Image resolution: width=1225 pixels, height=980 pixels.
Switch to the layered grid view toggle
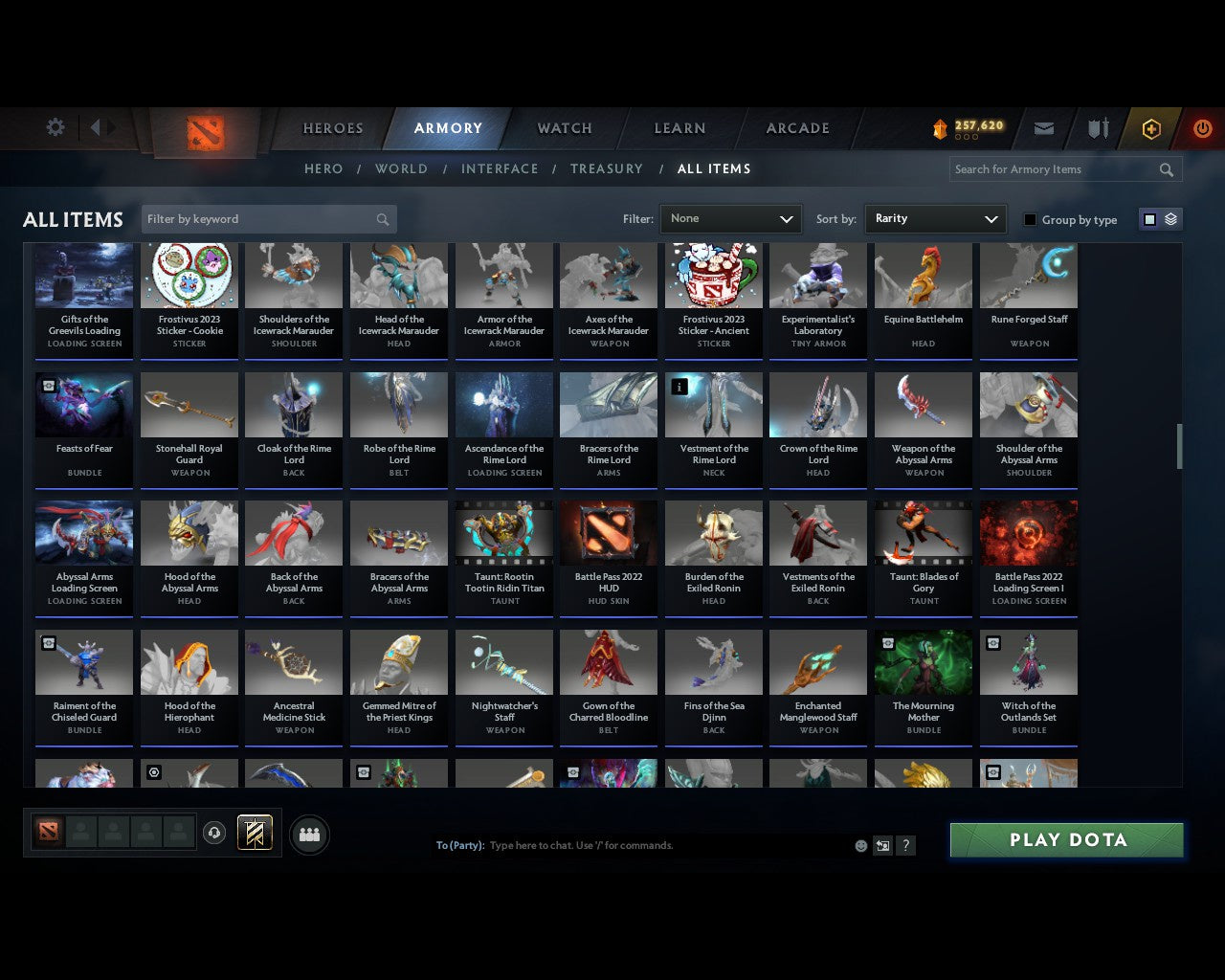(1169, 218)
